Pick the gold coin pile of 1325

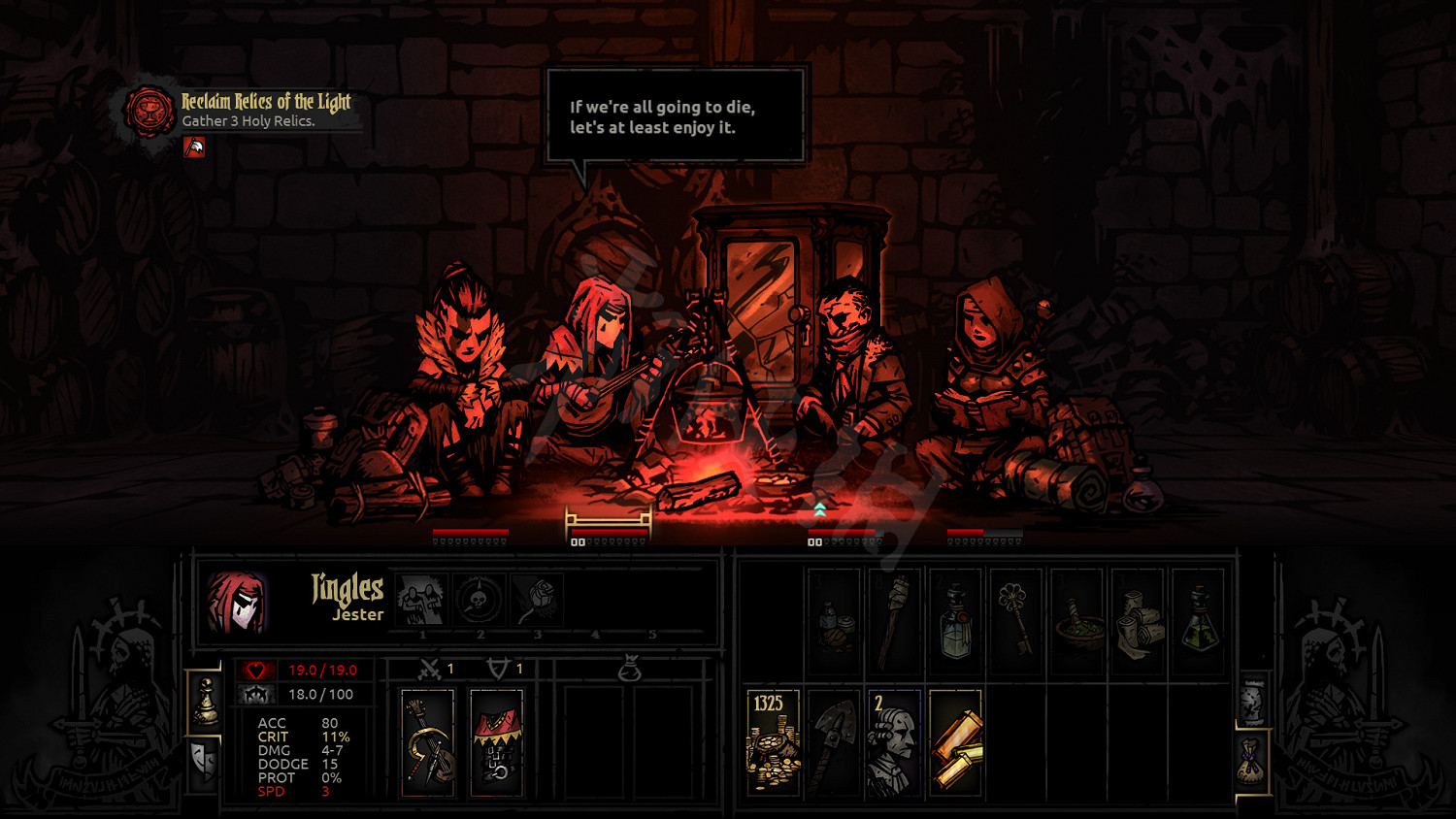[773, 742]
